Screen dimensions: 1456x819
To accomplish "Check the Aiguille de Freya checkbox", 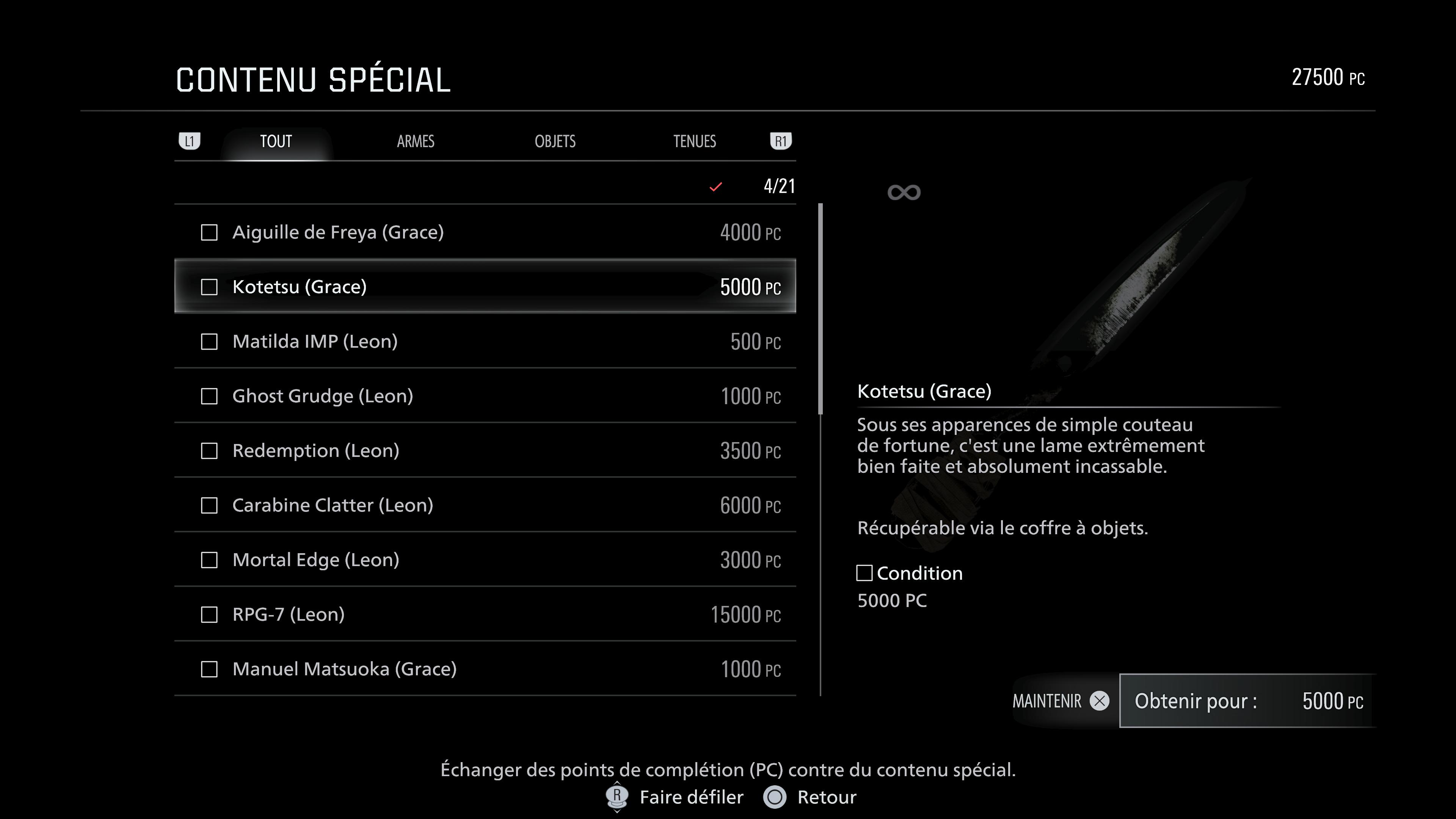I will 209,232.
